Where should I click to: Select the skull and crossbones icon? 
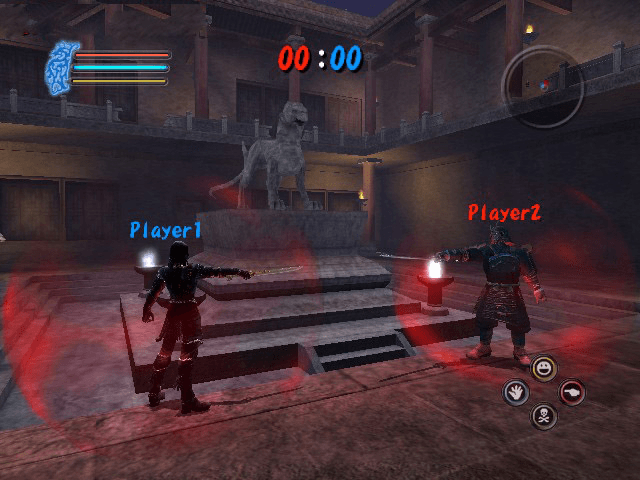point(543,415)
